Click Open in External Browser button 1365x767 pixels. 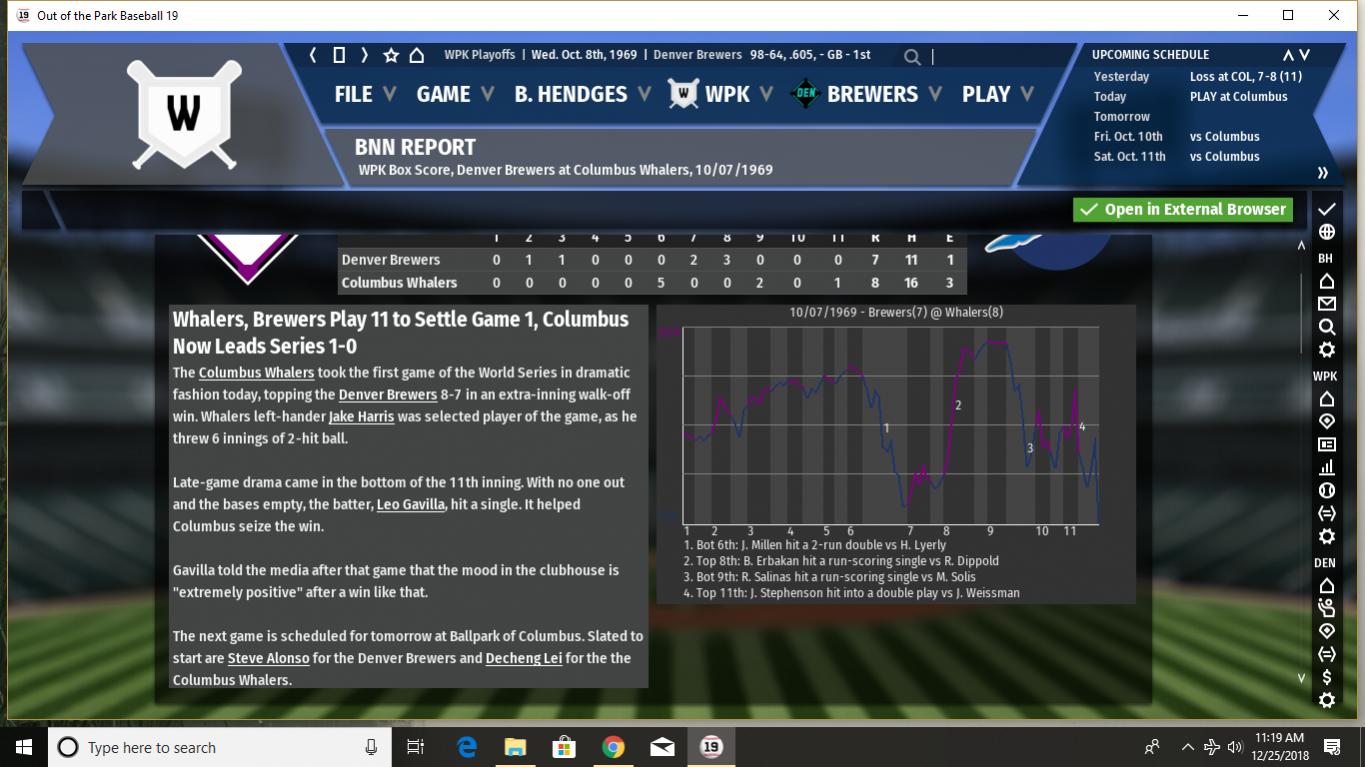(x=1182, y=209)
